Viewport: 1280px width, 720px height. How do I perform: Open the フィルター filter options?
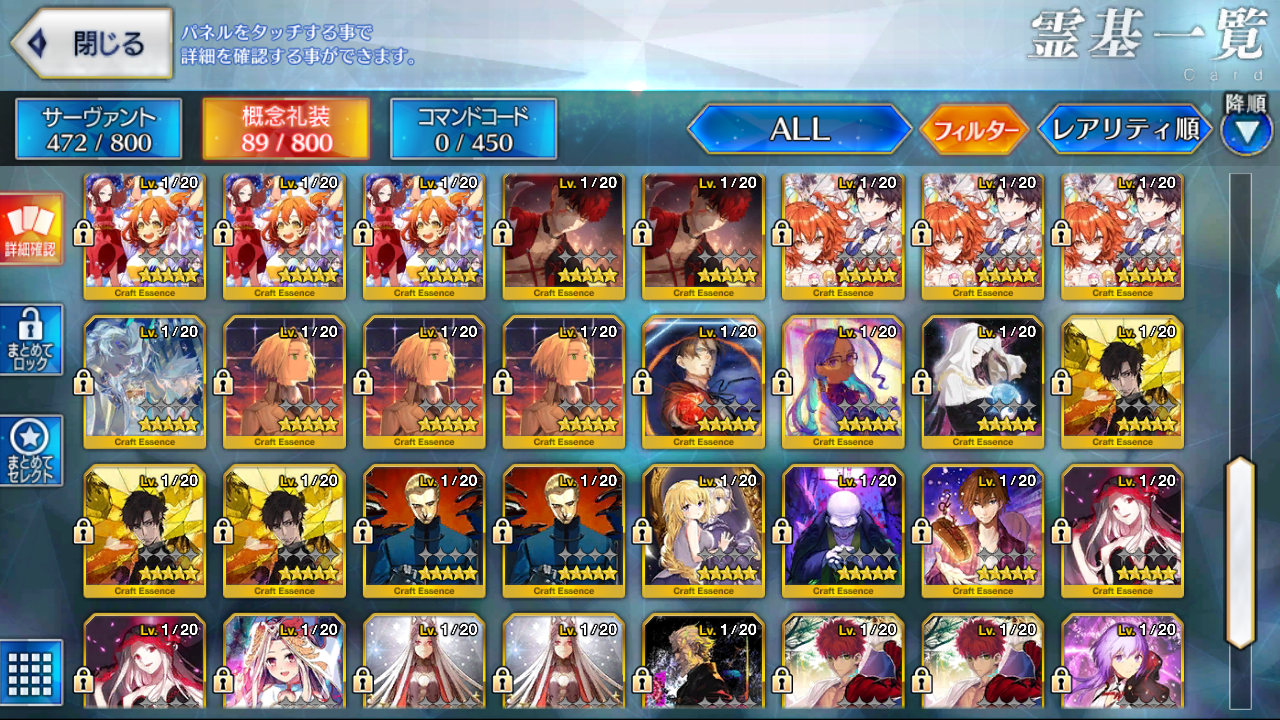click(974, 130)
